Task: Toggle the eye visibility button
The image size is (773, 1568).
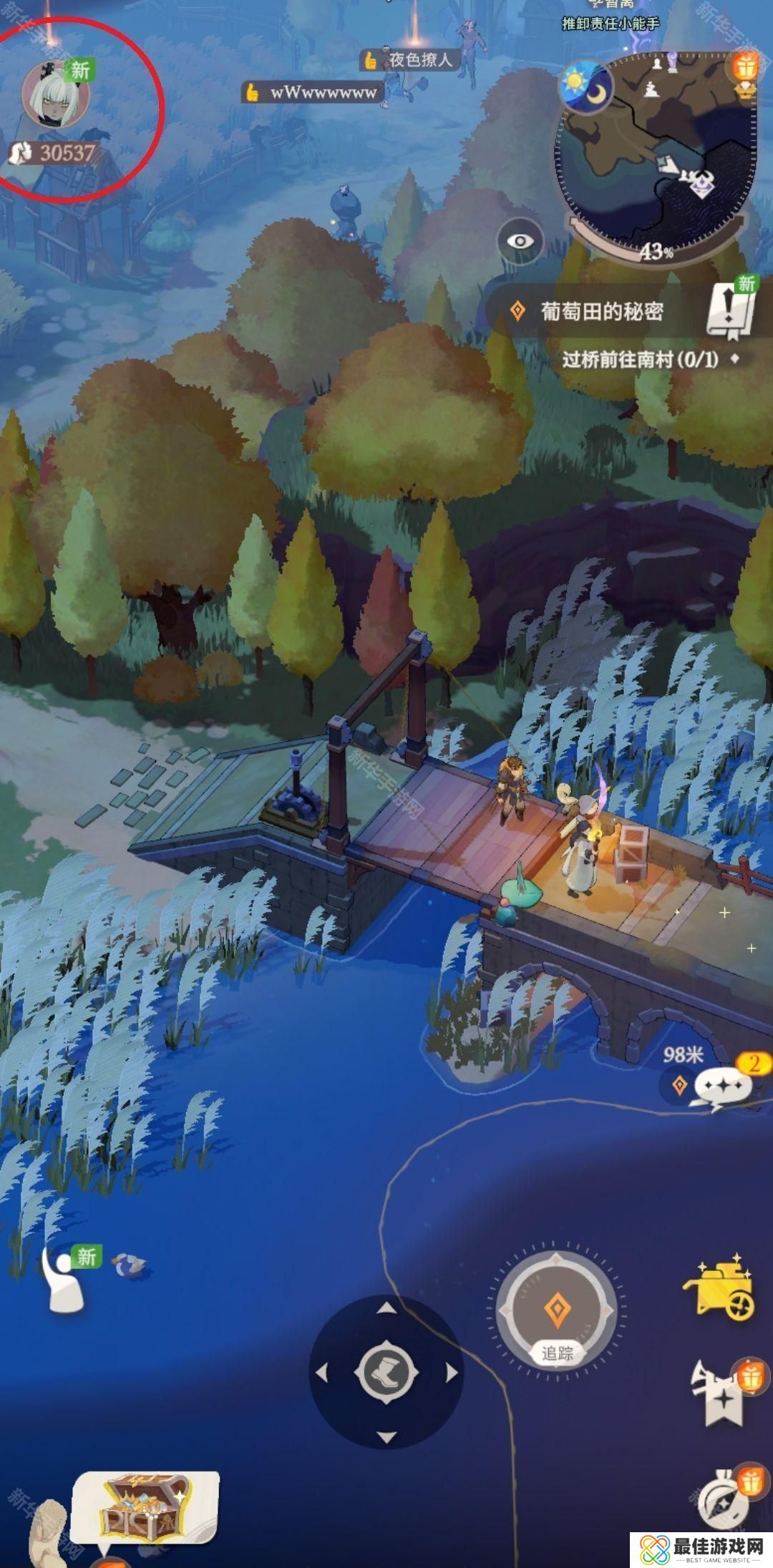Action: (x=520, y=241)
